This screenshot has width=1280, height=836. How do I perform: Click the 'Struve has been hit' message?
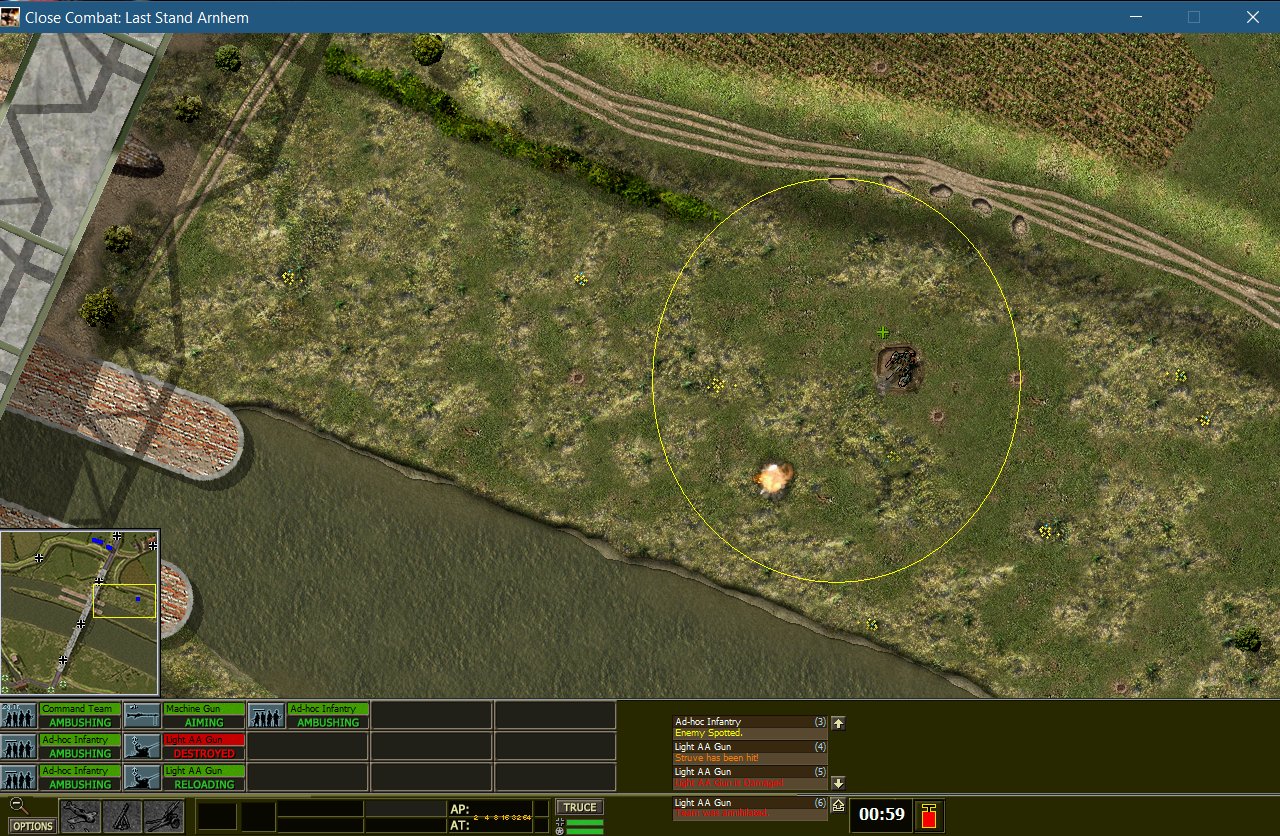(x=750, y=752)
